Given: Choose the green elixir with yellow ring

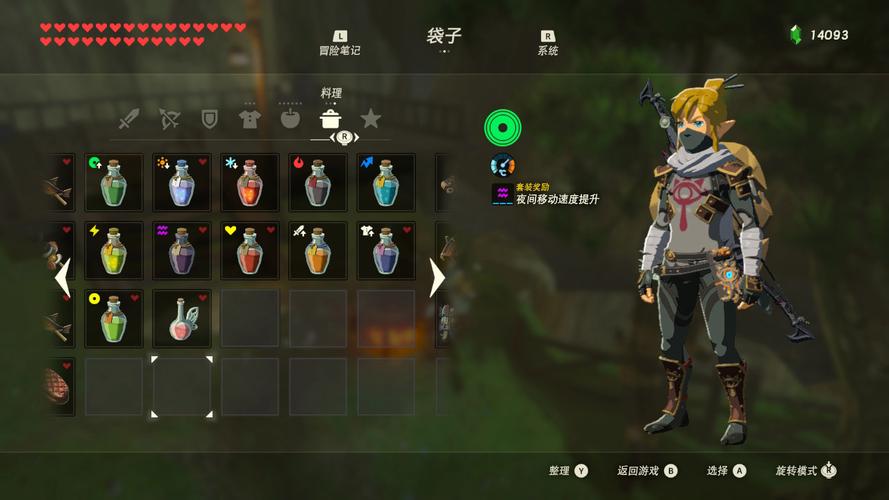Looking at the screenshot, I should [114, 318].
